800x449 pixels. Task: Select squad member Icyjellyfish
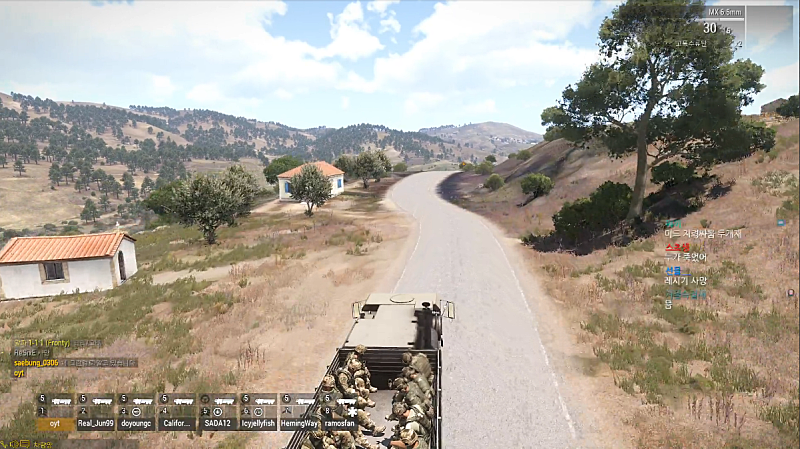[258, 422]
